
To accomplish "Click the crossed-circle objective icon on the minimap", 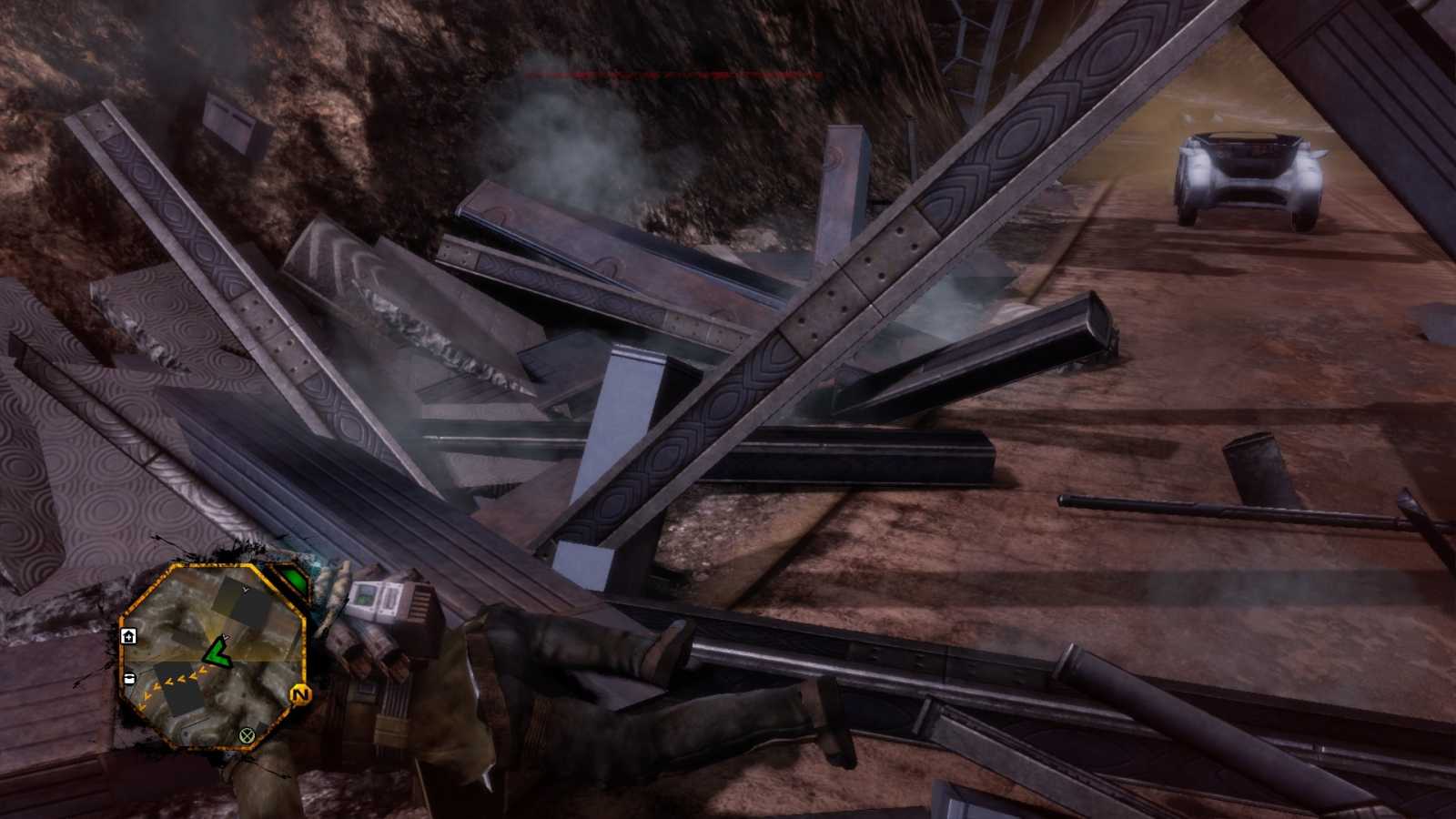I will pos(247,735).
